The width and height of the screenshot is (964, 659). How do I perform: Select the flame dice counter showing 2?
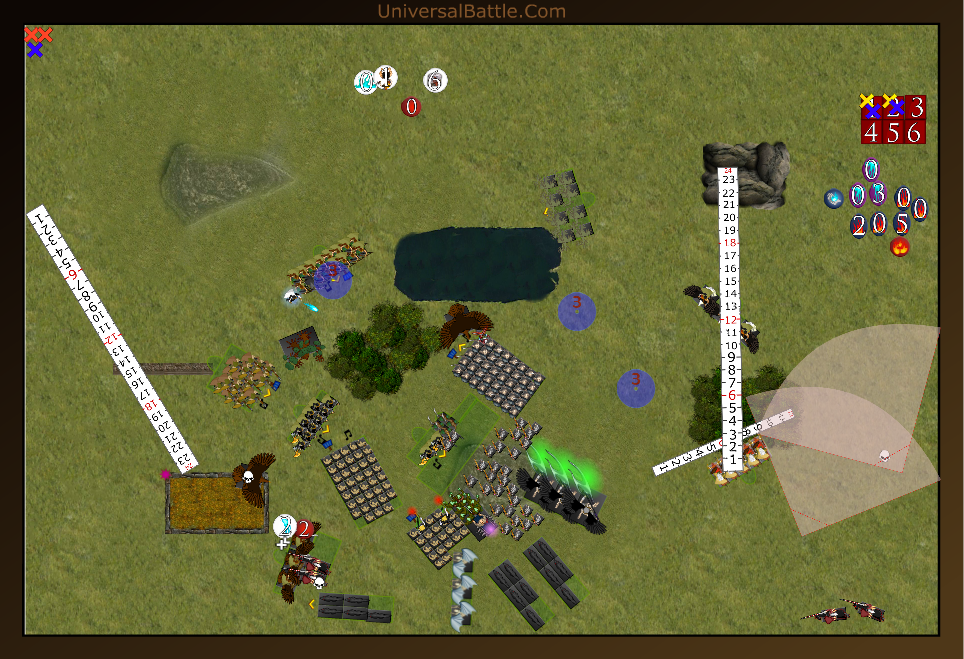tap(858, 225)
